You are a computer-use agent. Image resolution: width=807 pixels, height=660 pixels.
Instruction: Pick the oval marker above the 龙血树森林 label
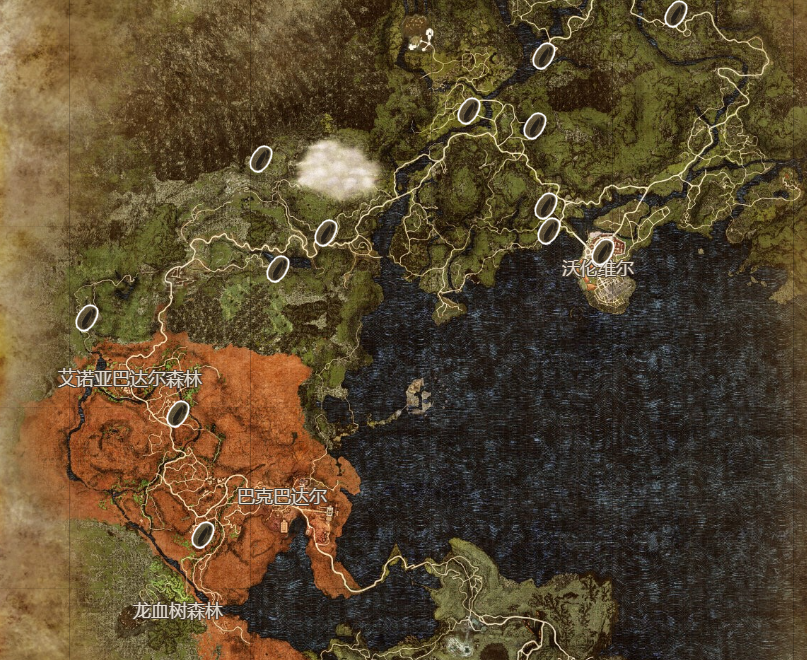[x=203, y=535]
